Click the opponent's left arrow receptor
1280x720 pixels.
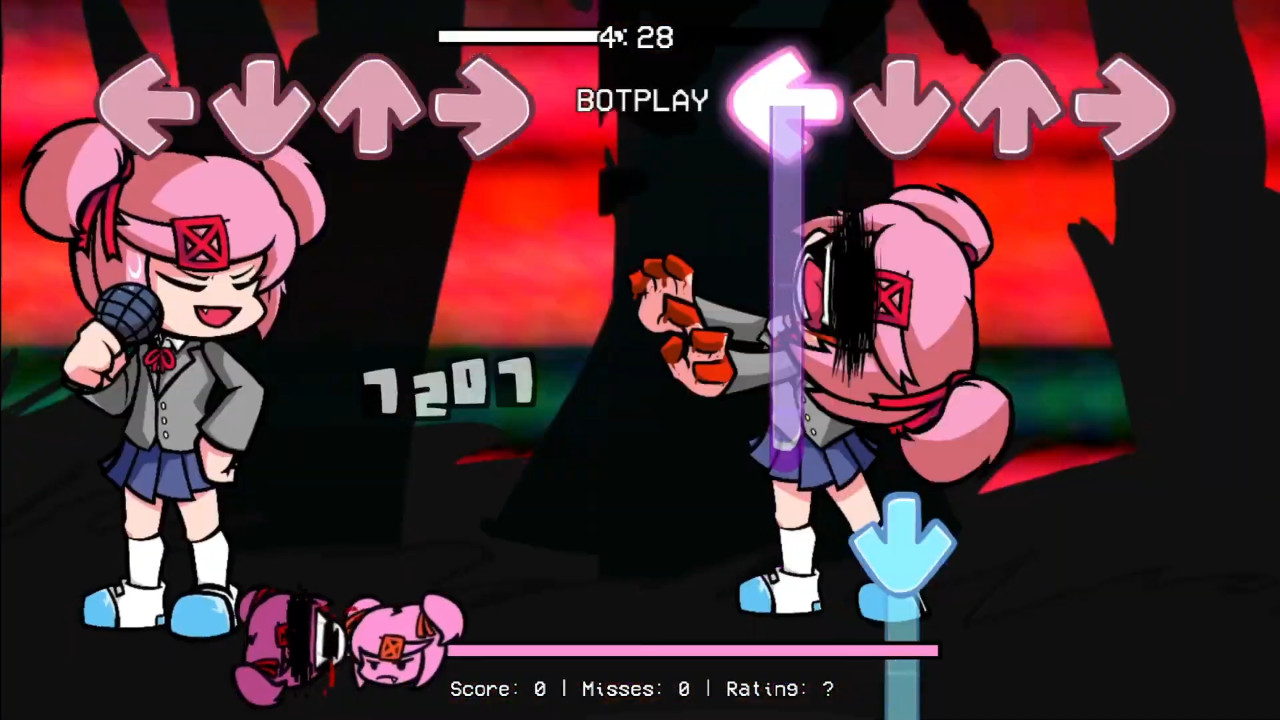(x=148, y=105)
